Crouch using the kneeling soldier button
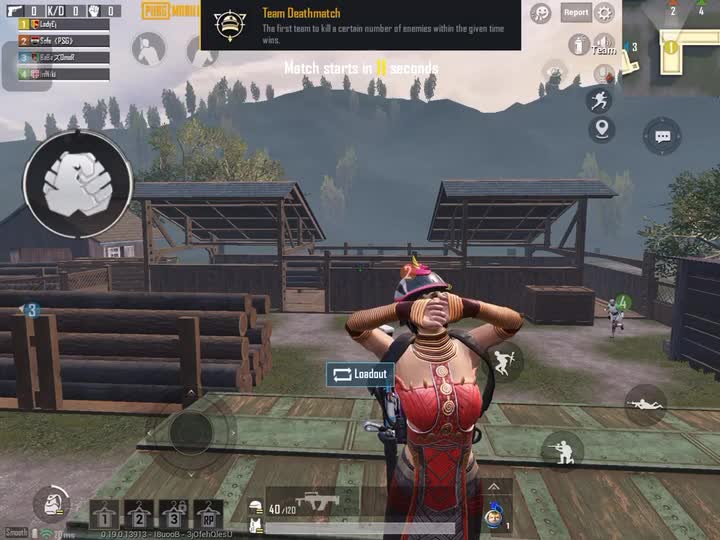Screen dimensions: 720x540 click(563, 449)
